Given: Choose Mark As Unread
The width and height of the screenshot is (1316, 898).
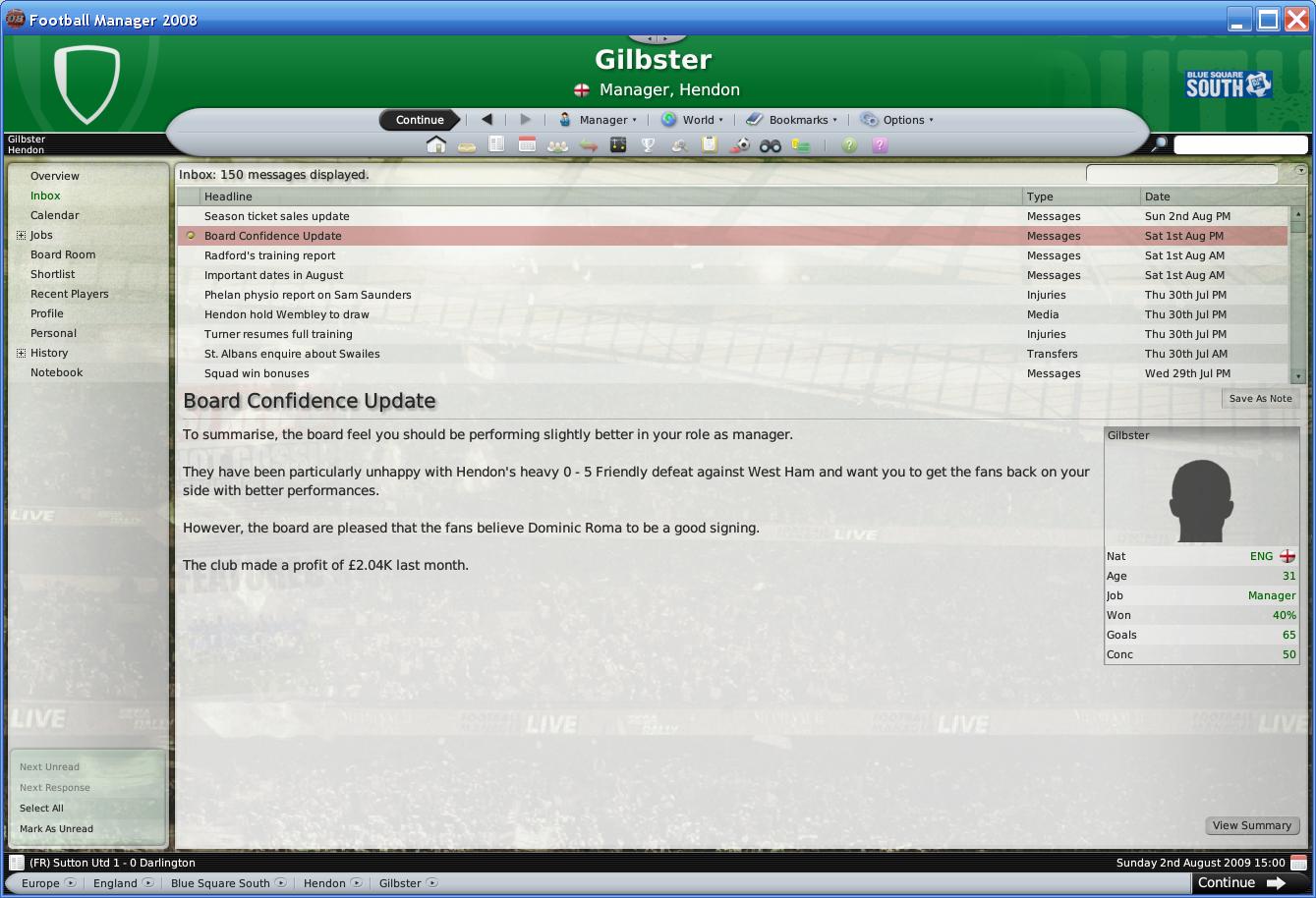Looking at the screenshot, I should (x=56, y=829).
